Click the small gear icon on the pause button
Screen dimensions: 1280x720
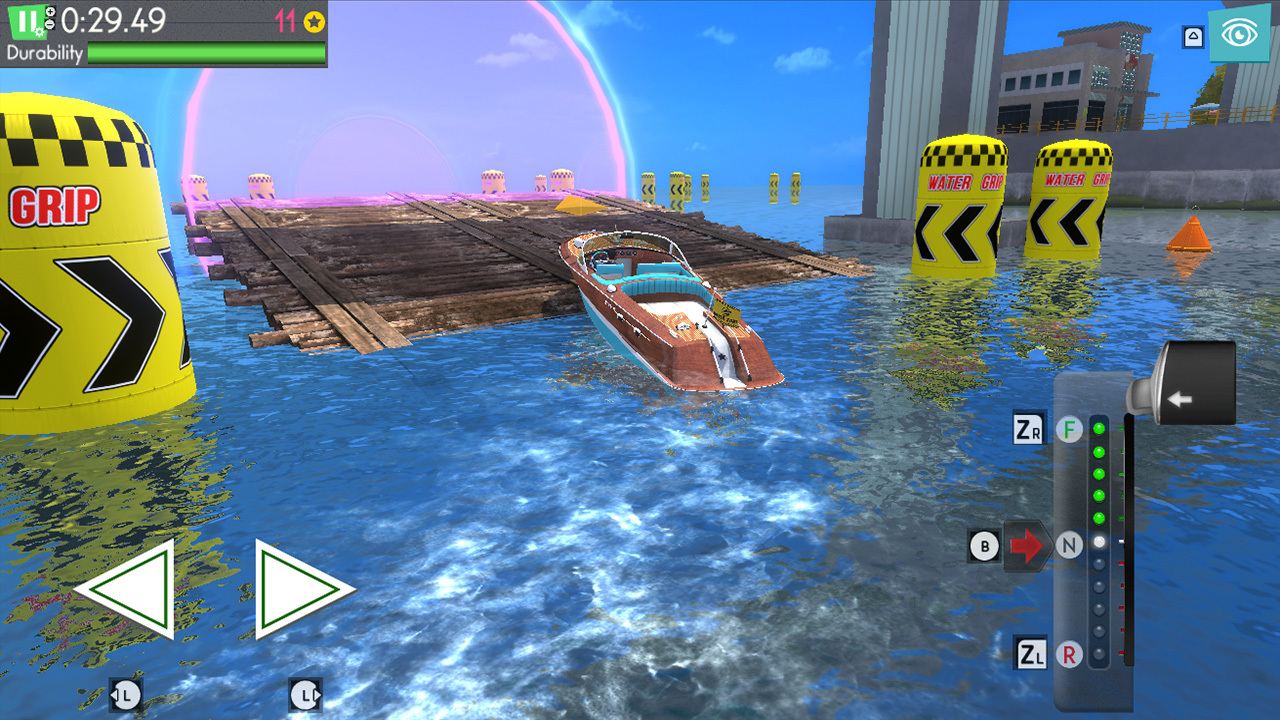pos(40,31)
